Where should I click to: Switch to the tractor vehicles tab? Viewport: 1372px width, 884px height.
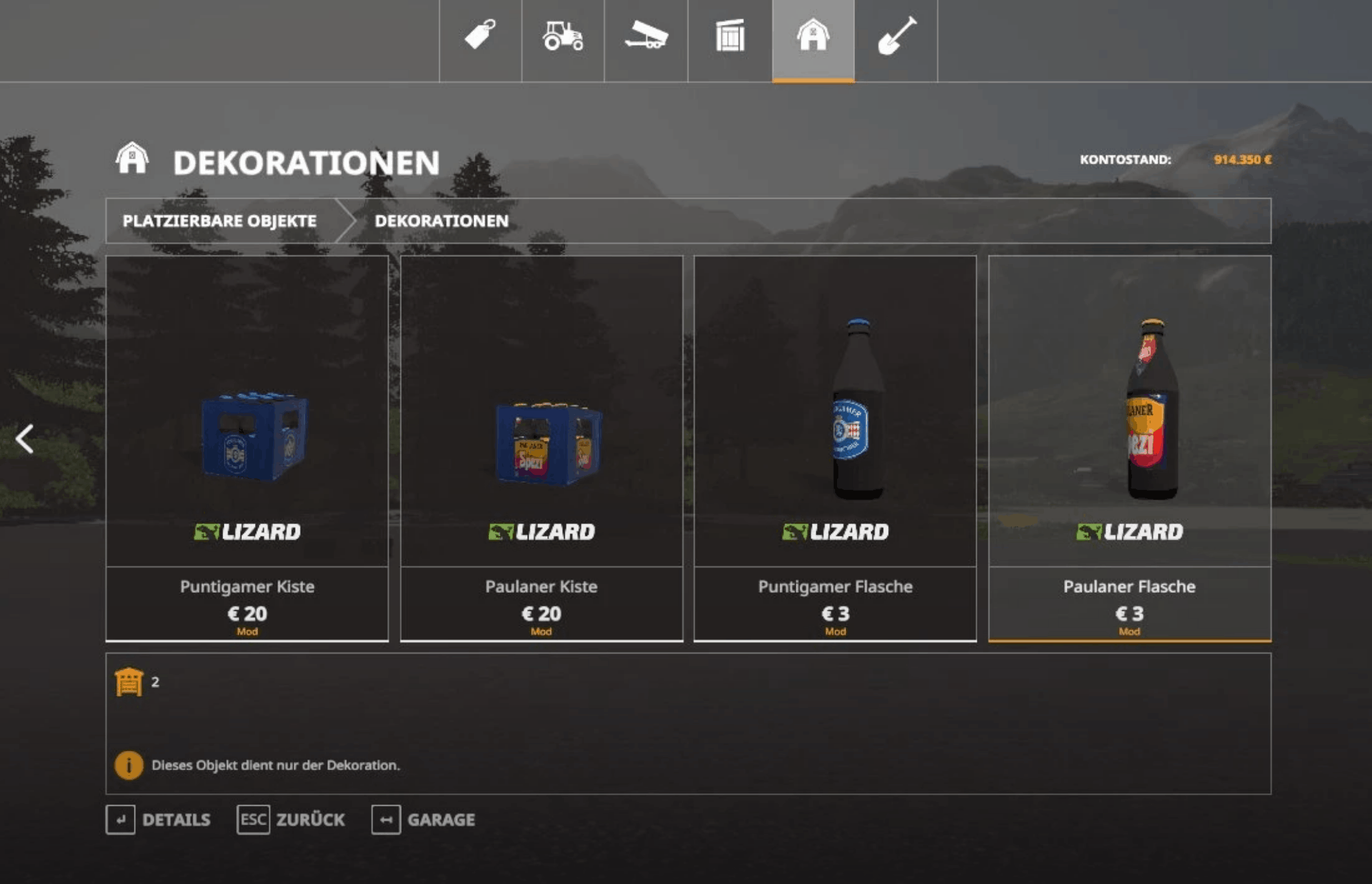pos(563,36)
